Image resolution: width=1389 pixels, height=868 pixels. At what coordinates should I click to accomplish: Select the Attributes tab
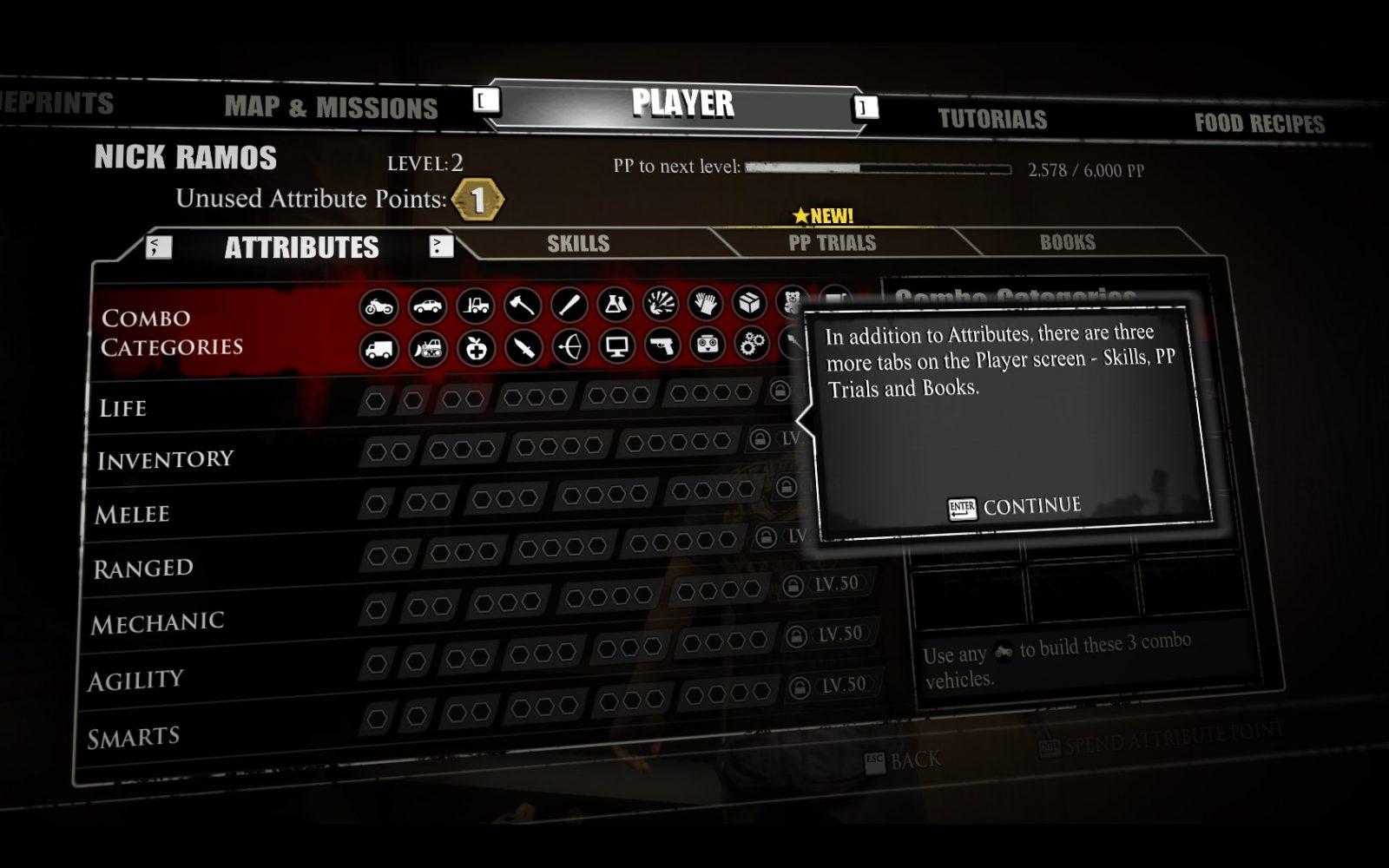301,247
